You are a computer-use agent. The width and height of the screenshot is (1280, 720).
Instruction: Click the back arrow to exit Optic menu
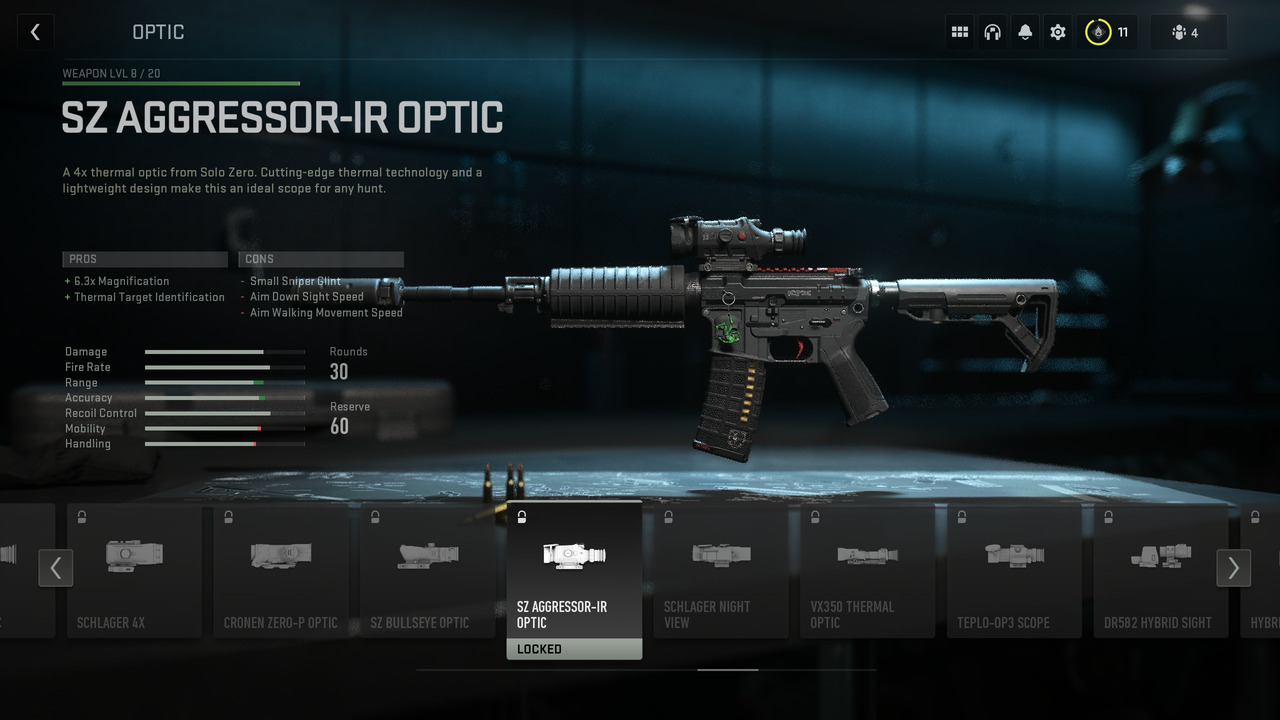[35, 31]
